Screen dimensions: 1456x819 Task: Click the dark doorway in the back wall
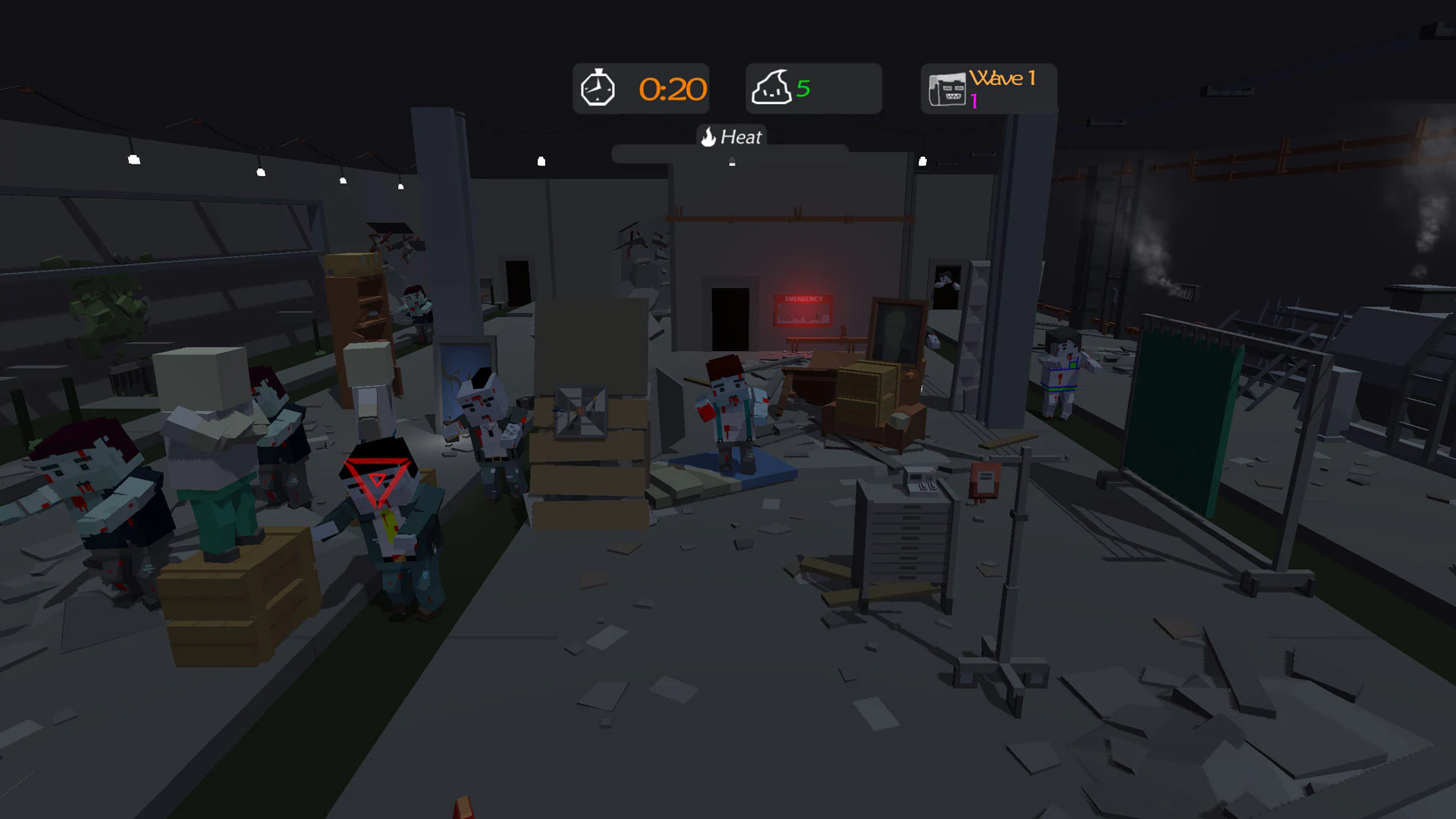[x=730, y=318]
